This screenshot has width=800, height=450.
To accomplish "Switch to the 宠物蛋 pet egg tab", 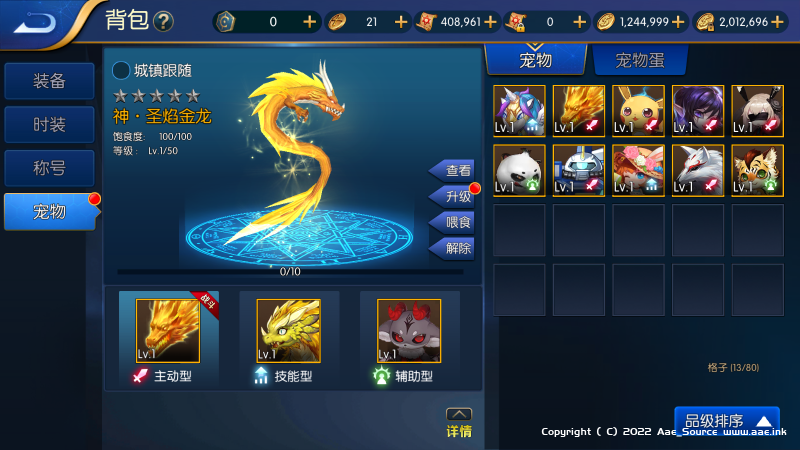I will tap(639, 61).
